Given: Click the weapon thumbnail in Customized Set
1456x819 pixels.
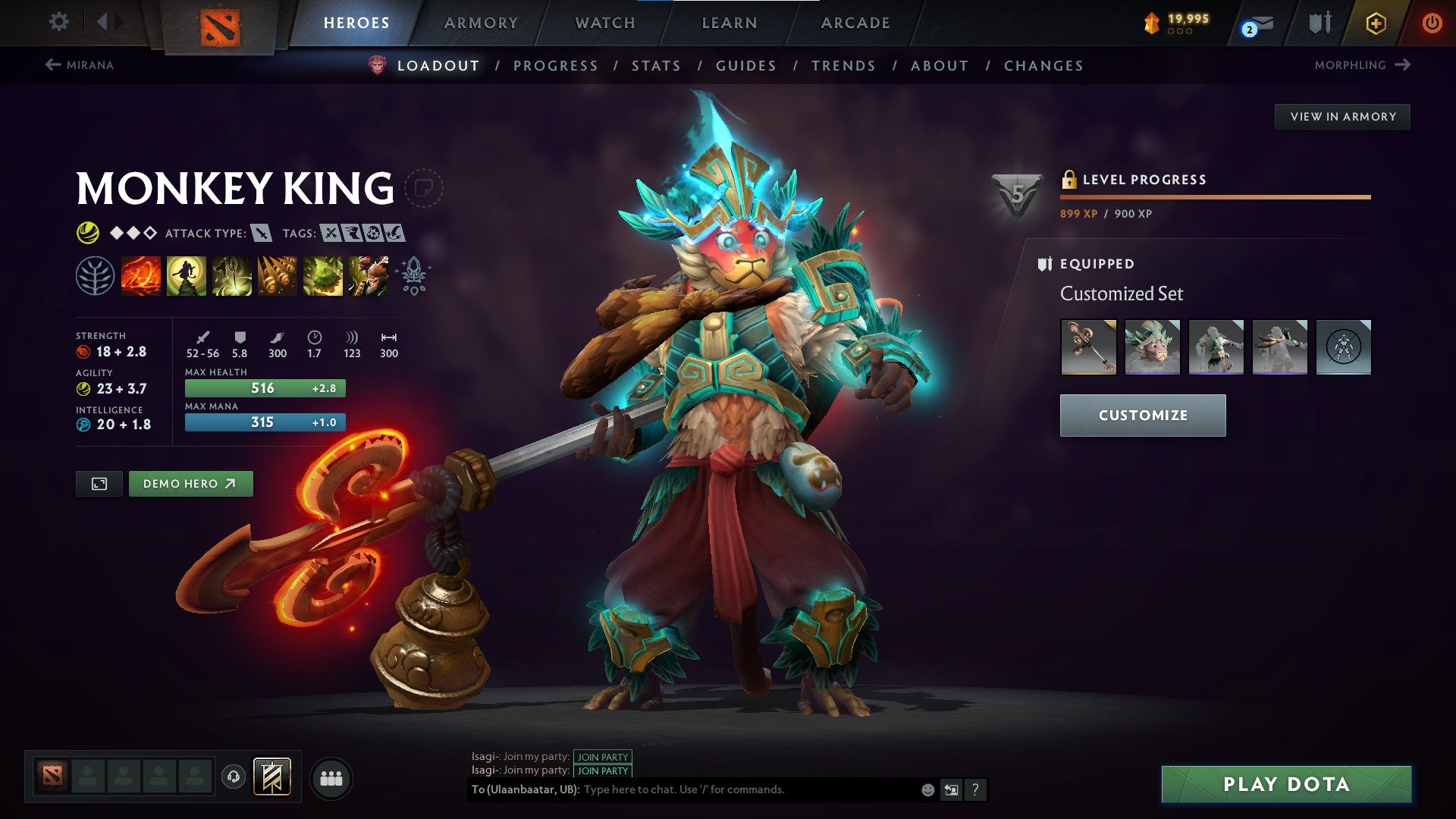Looking at the screenshot, I should (1087, 347).
